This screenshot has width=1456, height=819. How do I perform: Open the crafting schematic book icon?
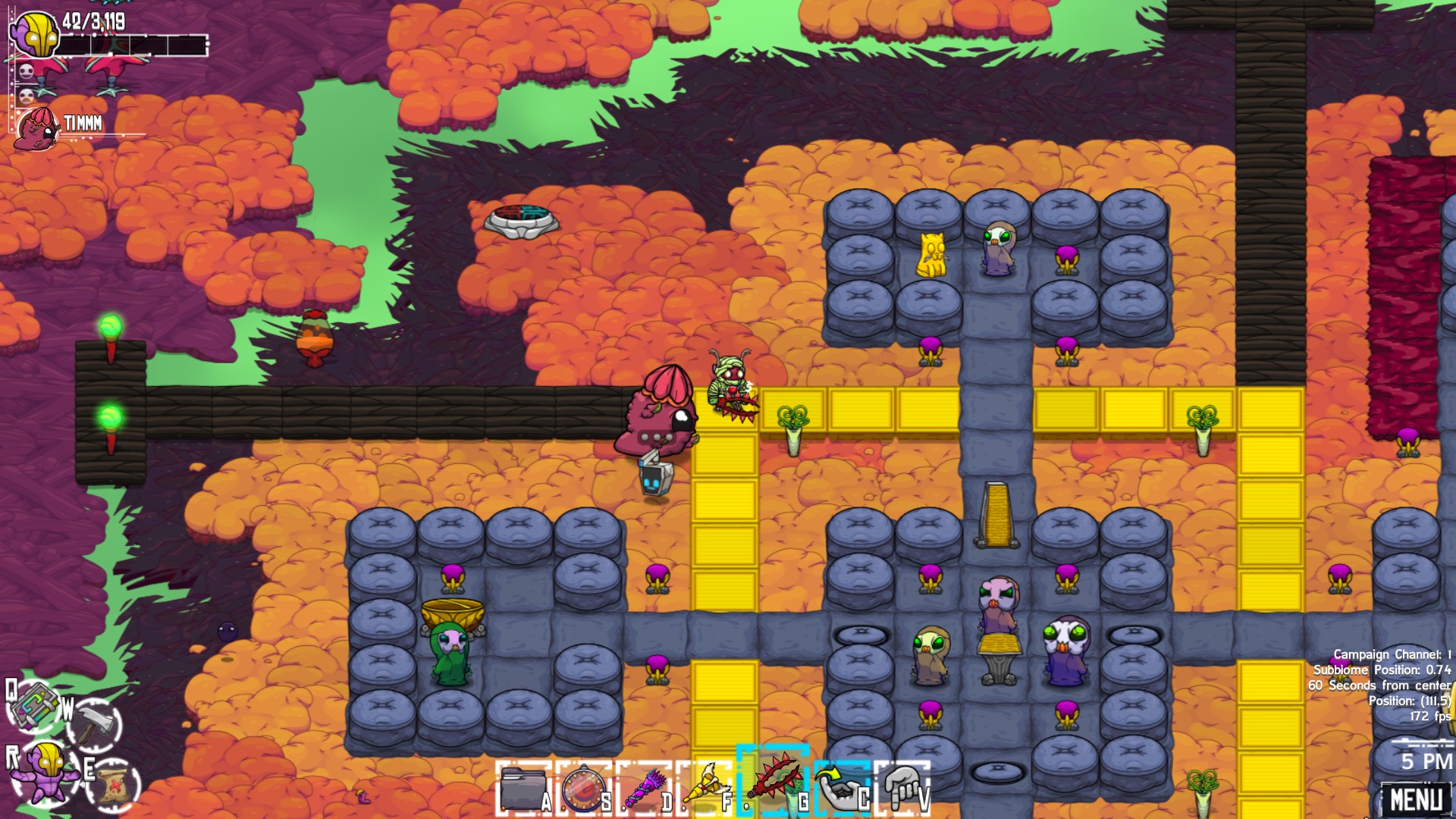(34, 704)
